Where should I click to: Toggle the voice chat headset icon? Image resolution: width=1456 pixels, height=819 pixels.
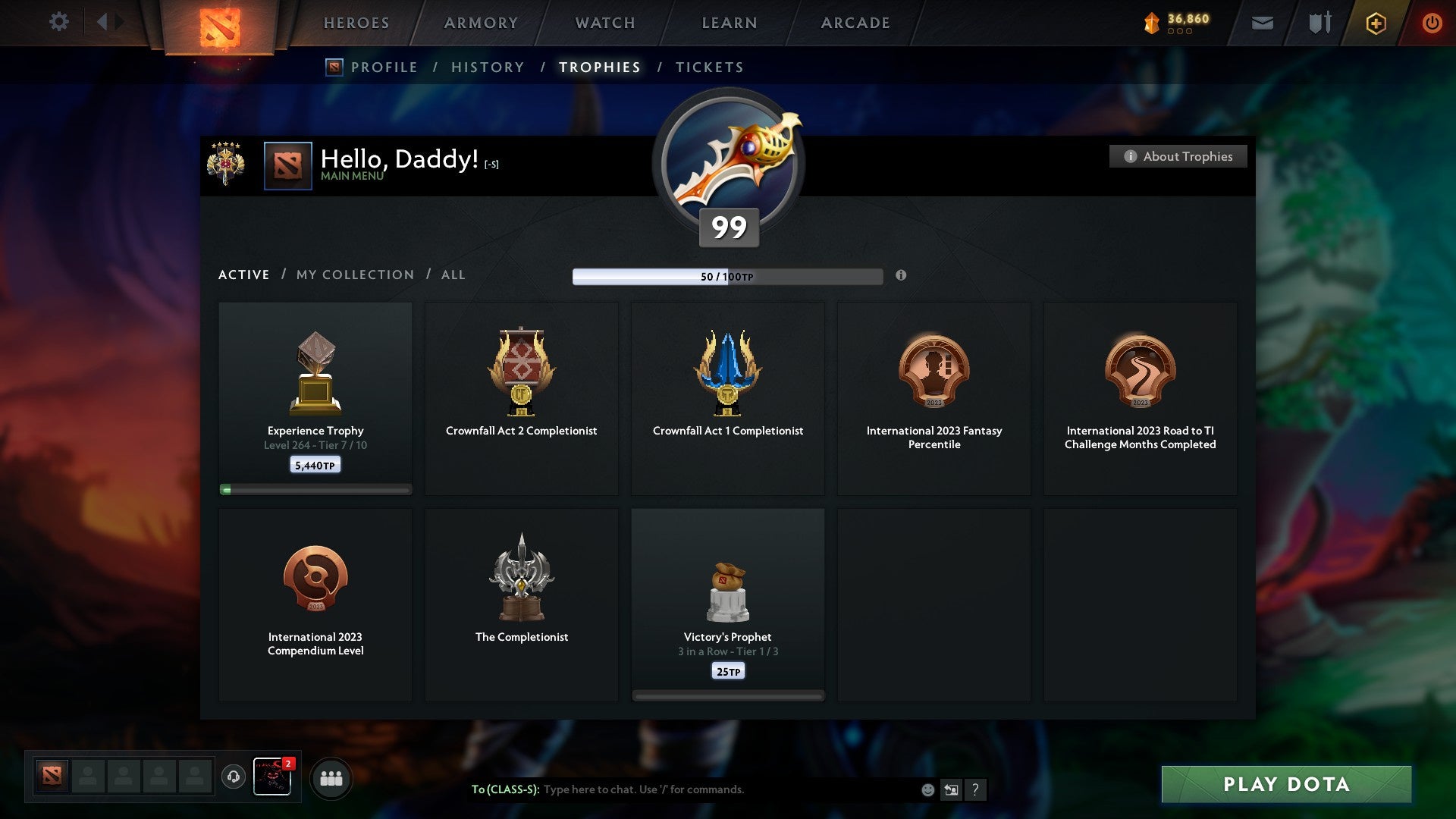coord(234,777)
